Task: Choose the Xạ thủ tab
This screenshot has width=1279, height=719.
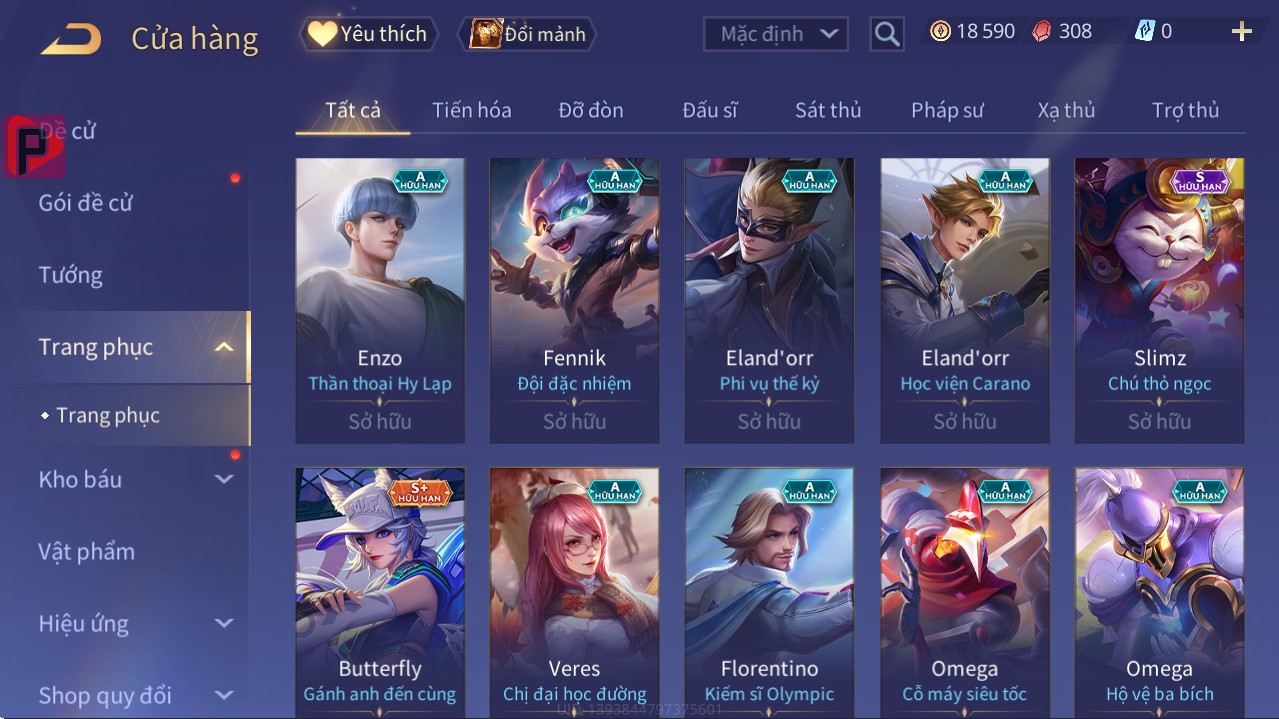Action: 1066,110
